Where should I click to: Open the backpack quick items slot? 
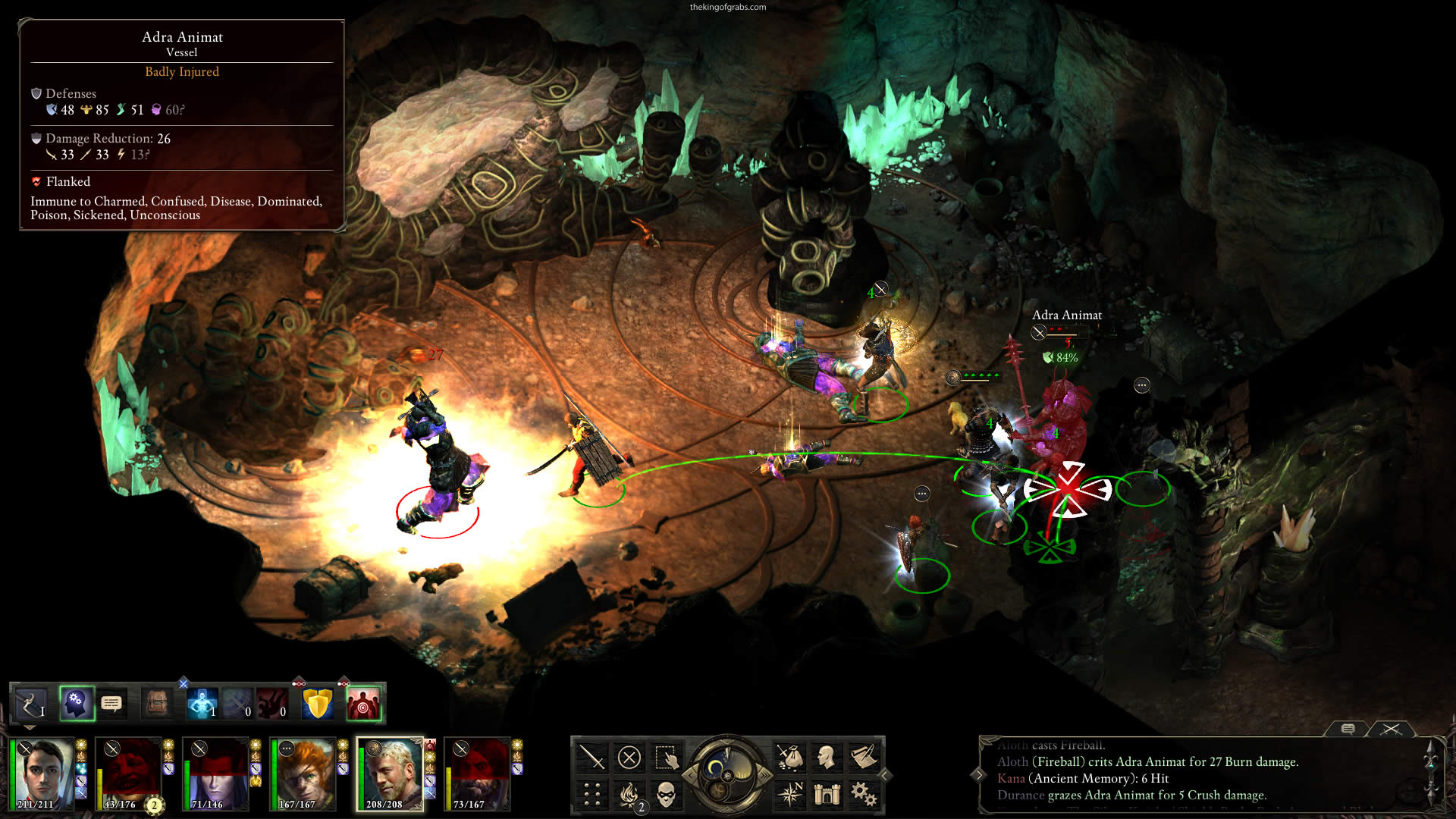click(x=158, y=704)
